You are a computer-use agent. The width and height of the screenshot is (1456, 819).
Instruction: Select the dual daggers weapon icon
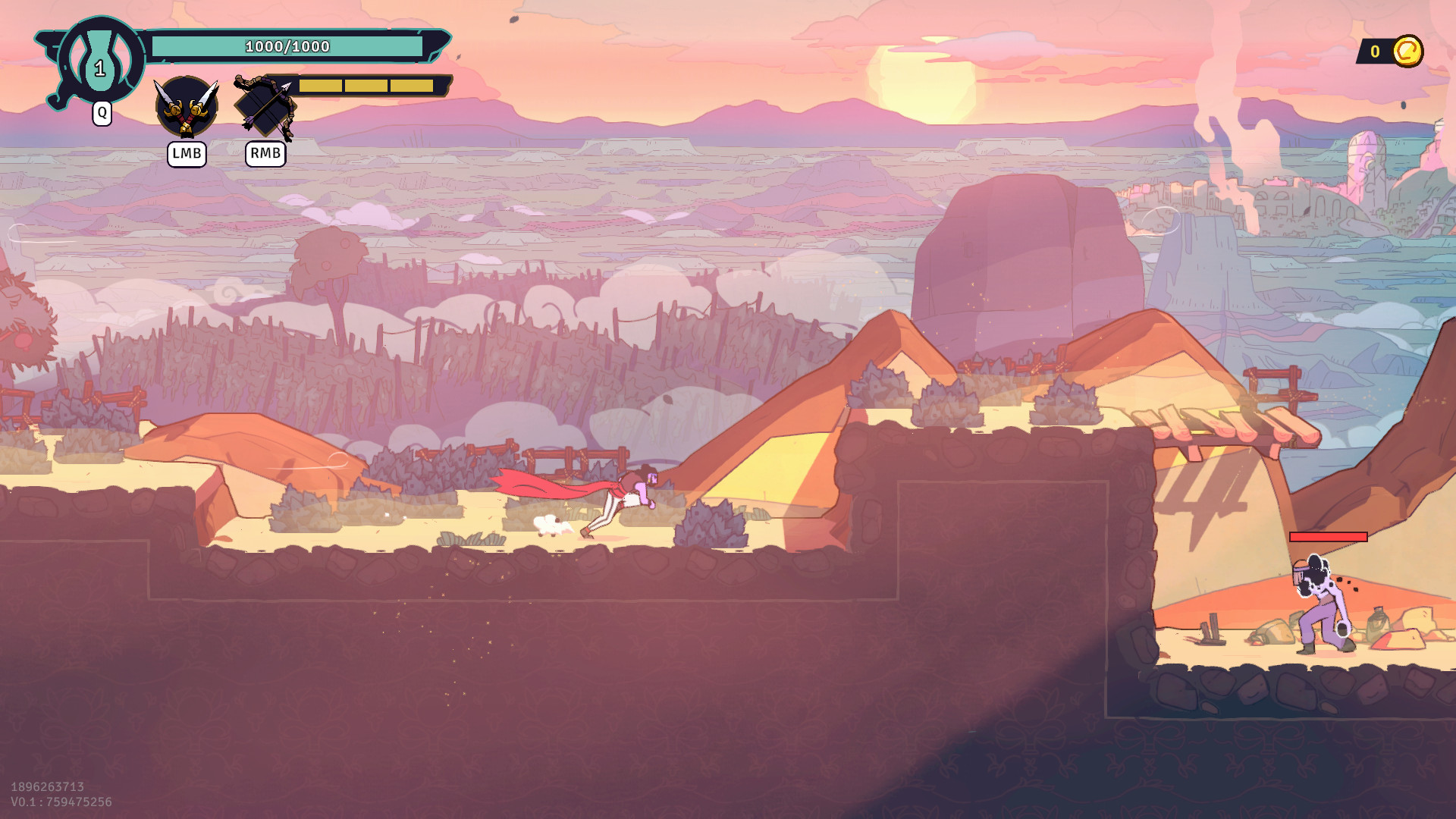tap(187, 107)
